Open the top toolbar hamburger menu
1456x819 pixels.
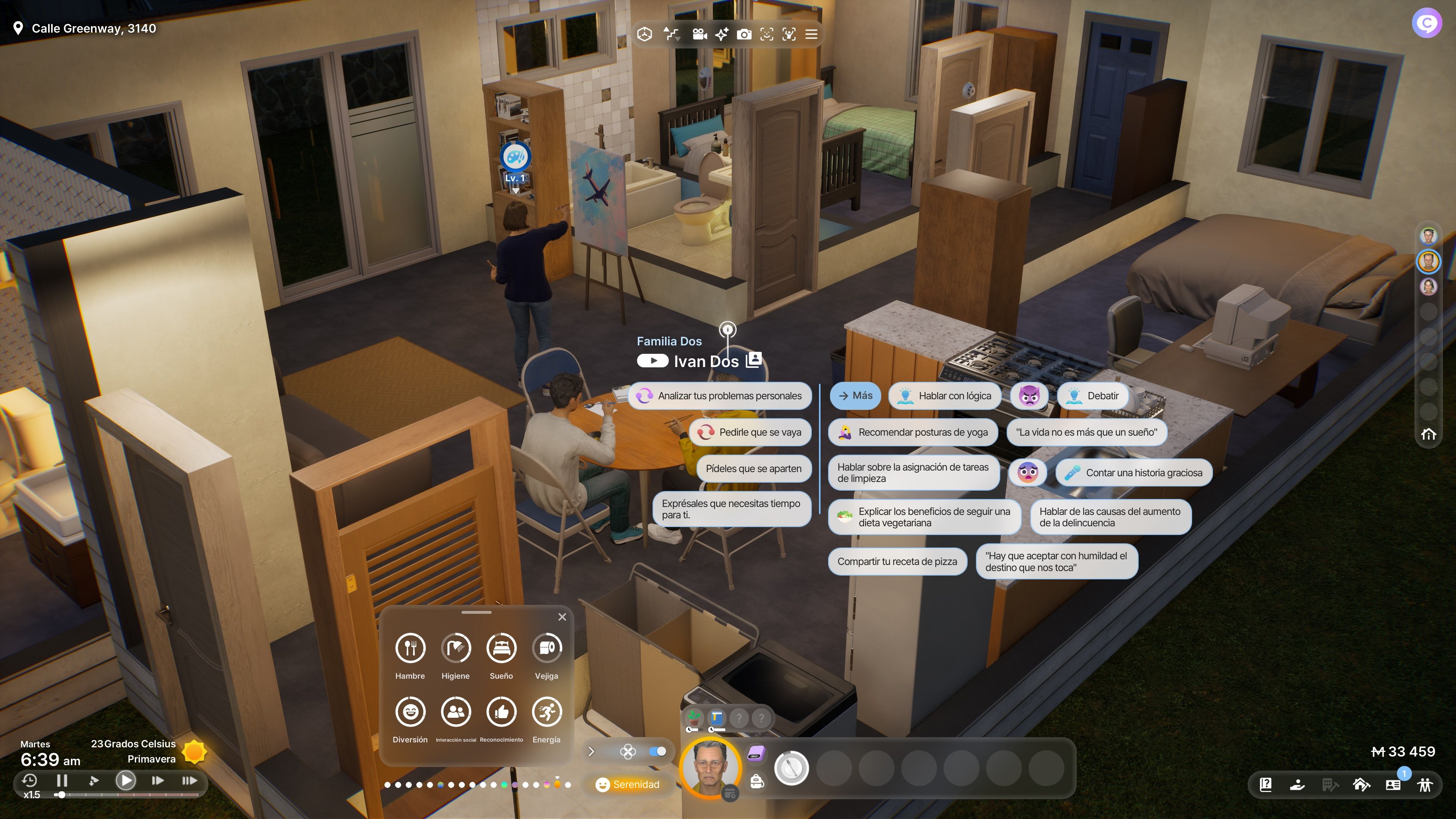[x=811, y=35]
